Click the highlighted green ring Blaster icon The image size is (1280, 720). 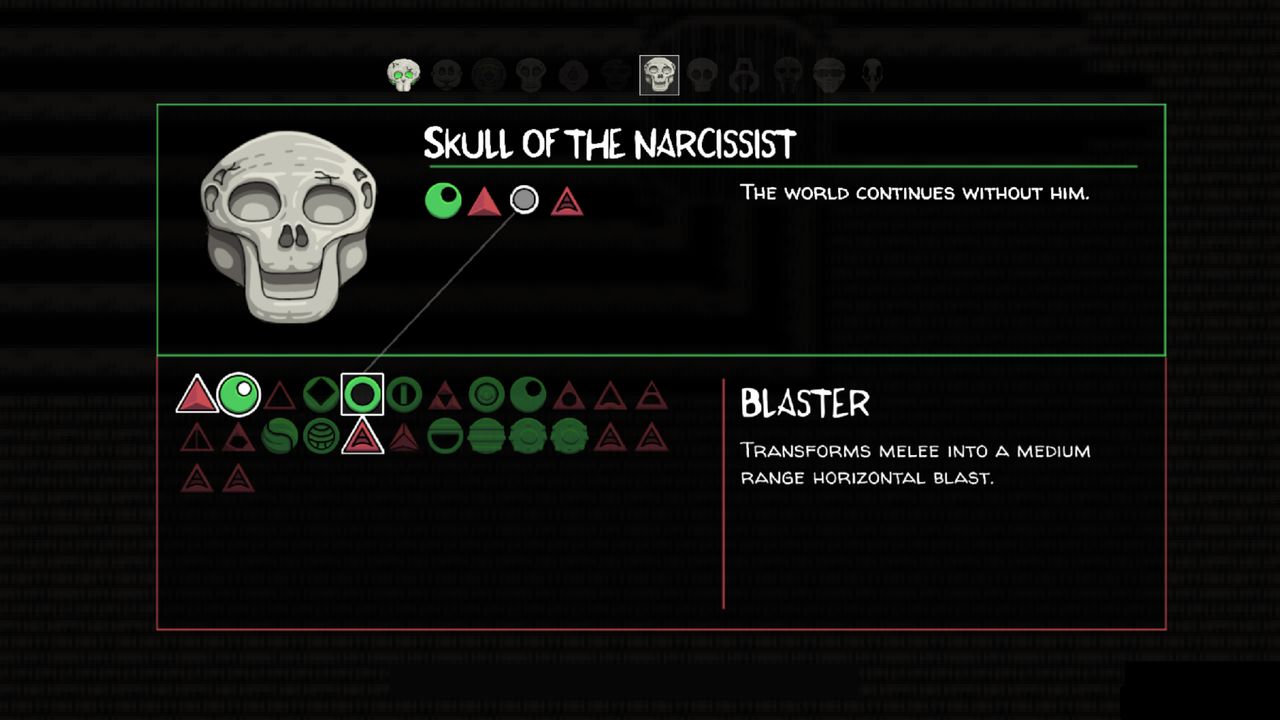pyautogui.click(x=363, y=394)
